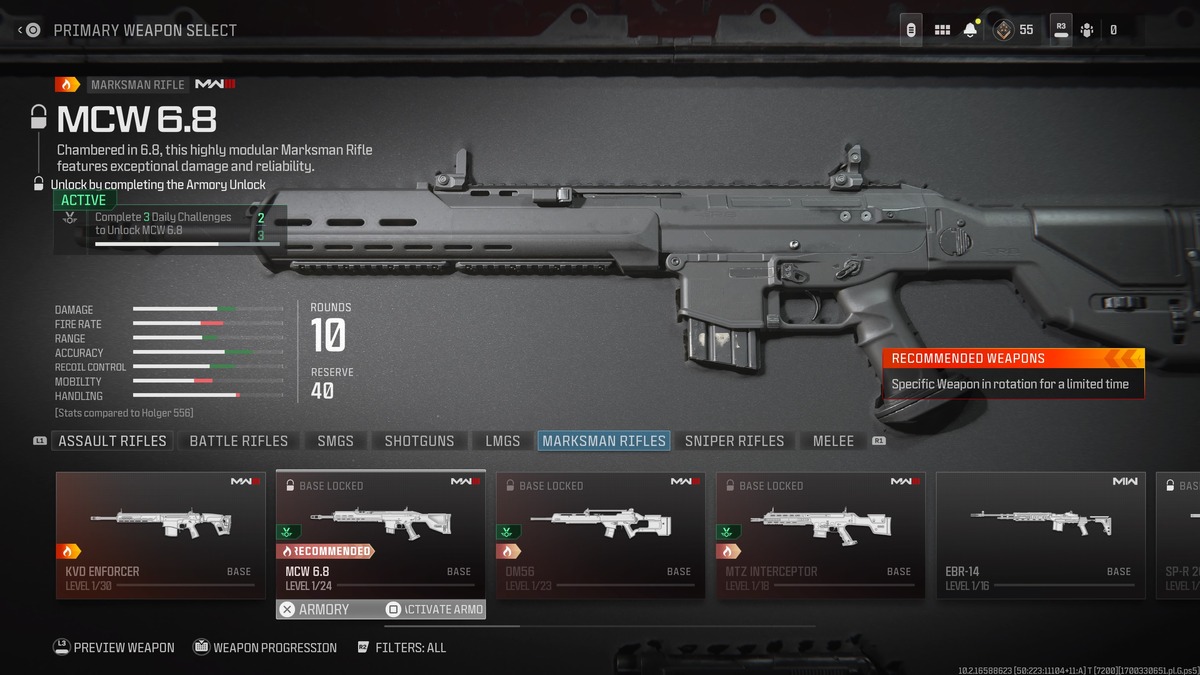Open the grid menu icon
Viewport: 1200px width, 675px height.
click(x=942, y=30)
